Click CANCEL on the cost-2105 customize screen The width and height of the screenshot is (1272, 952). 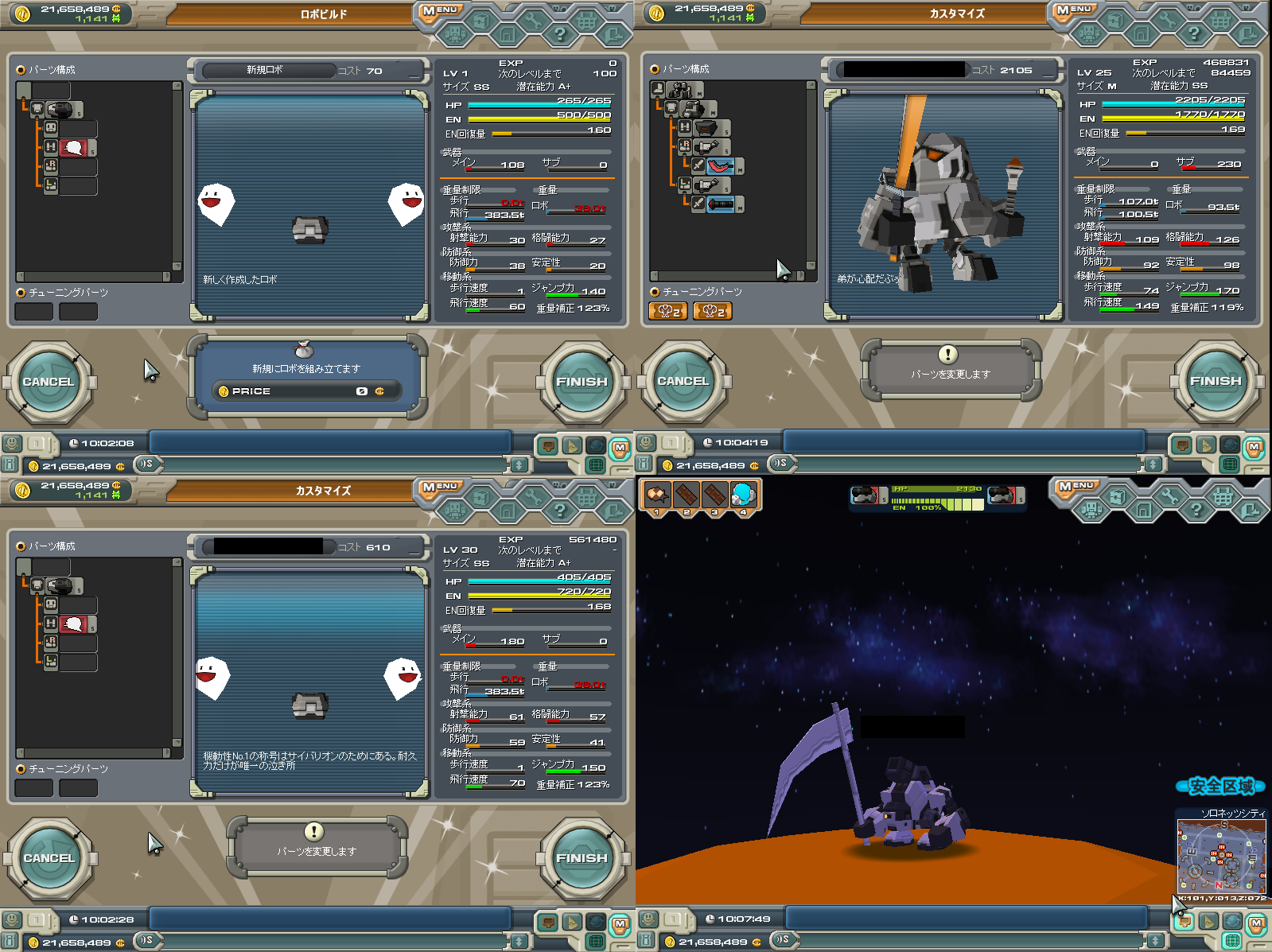click(683, 381)
